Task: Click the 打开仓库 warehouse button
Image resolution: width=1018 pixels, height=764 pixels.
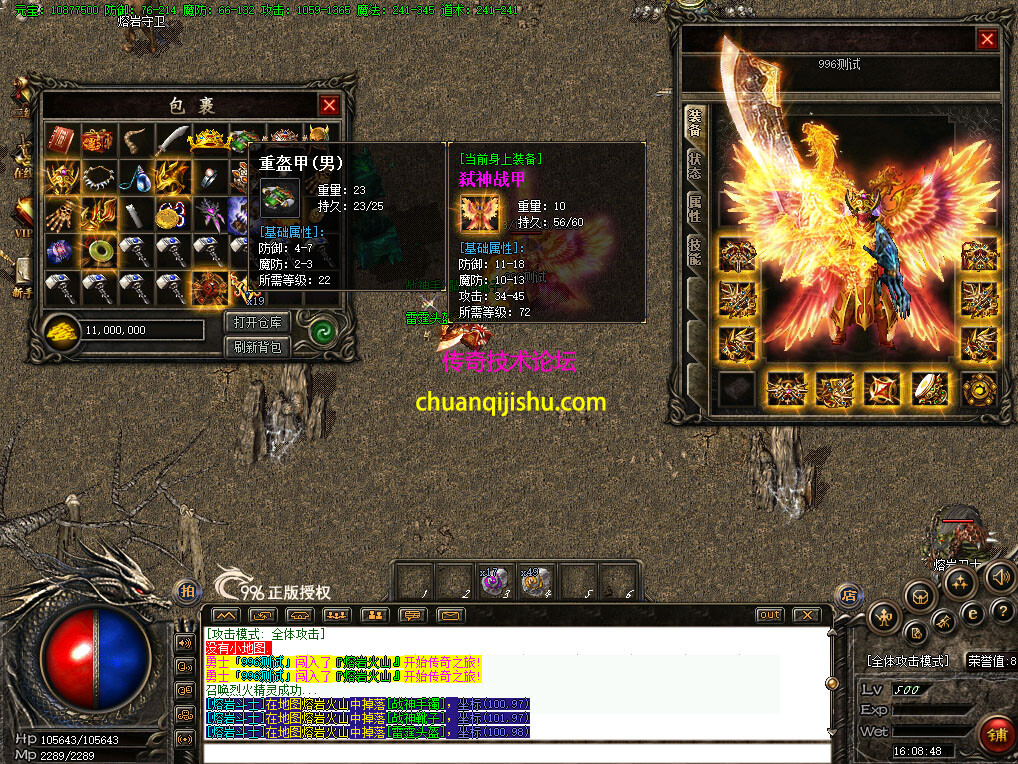Action: coord(258,322)
